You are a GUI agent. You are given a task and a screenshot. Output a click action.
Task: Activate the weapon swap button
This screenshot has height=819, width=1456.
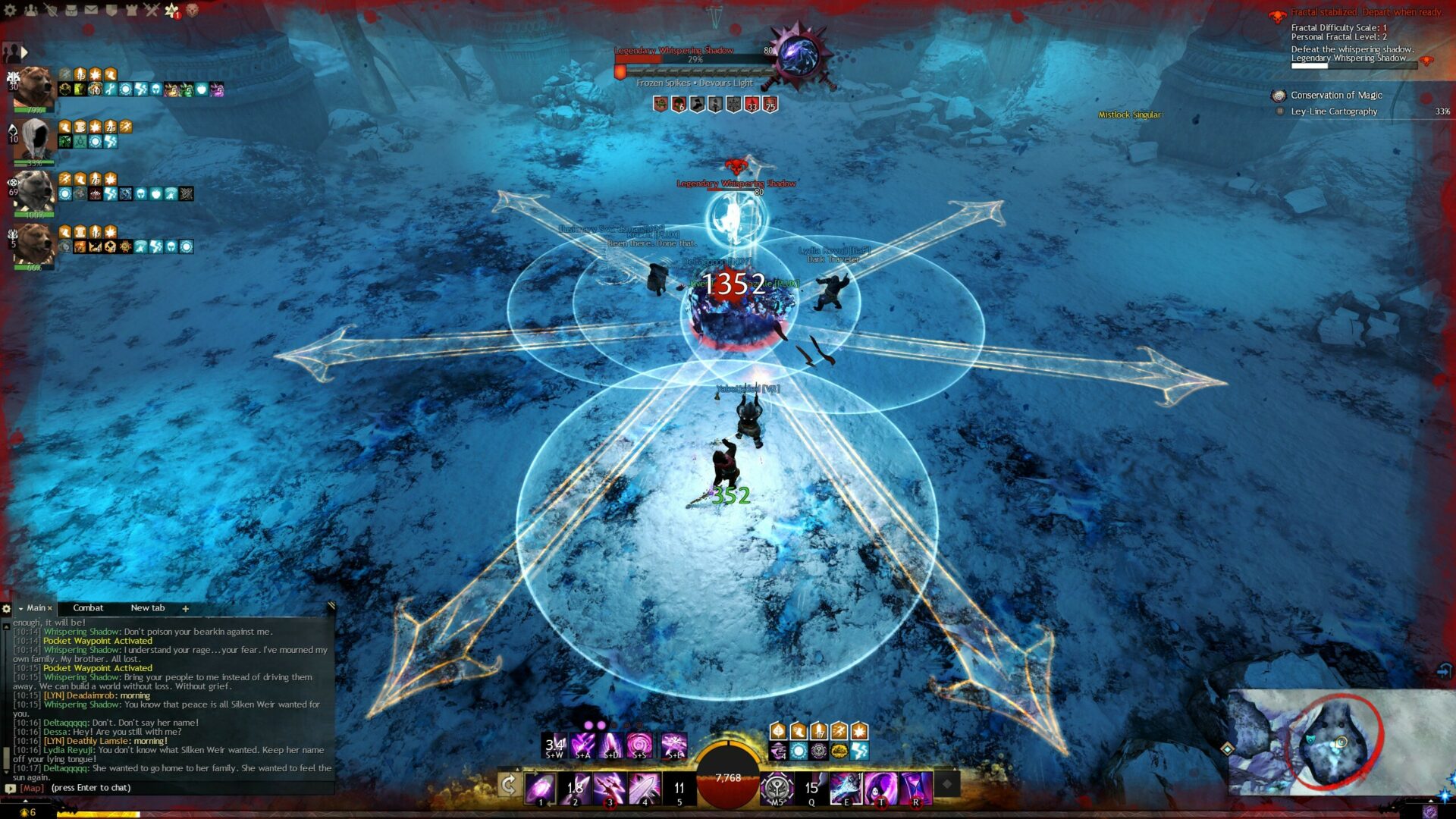click(509, 786)
